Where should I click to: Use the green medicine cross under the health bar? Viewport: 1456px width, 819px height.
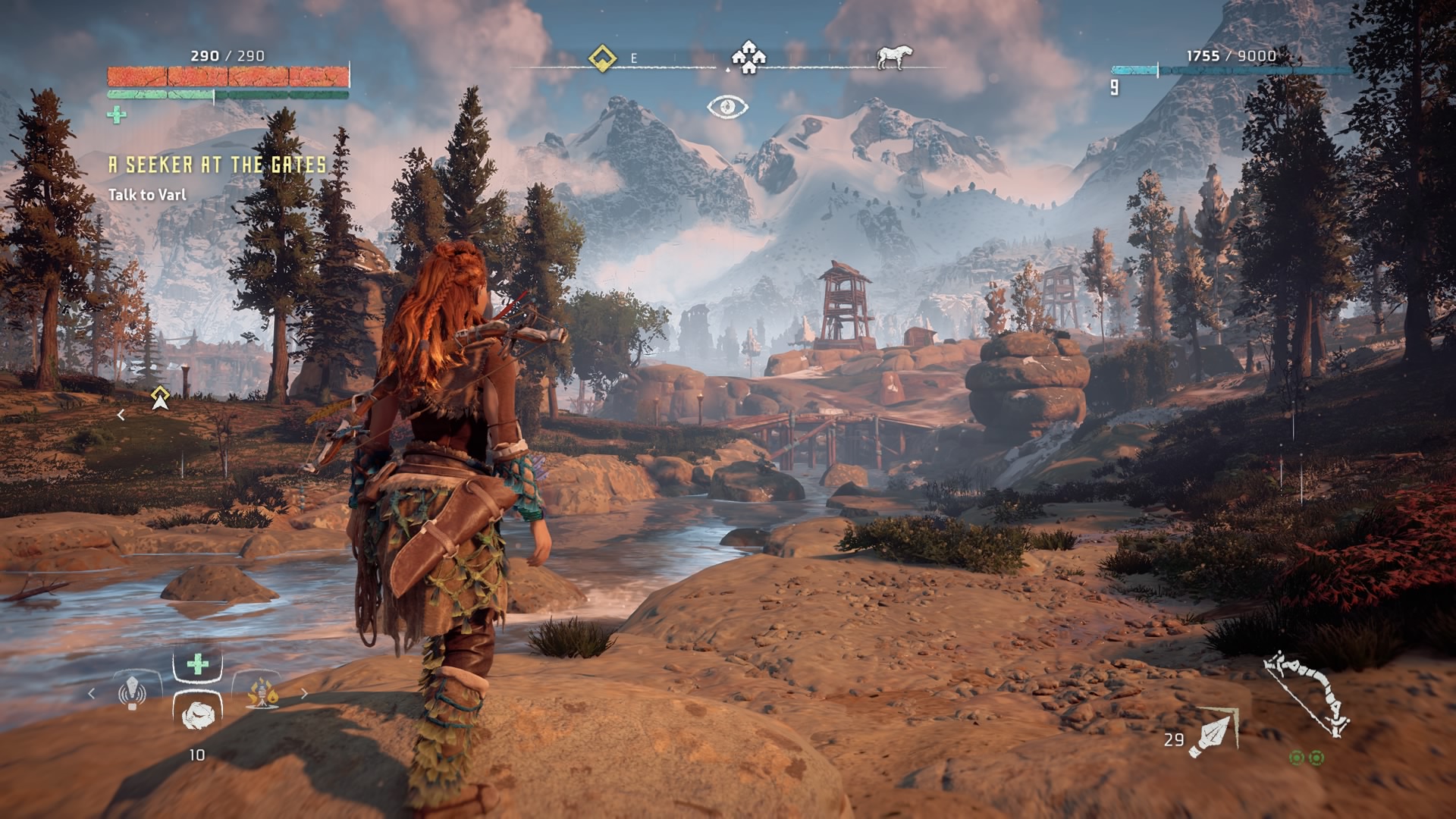coord(117,115)
